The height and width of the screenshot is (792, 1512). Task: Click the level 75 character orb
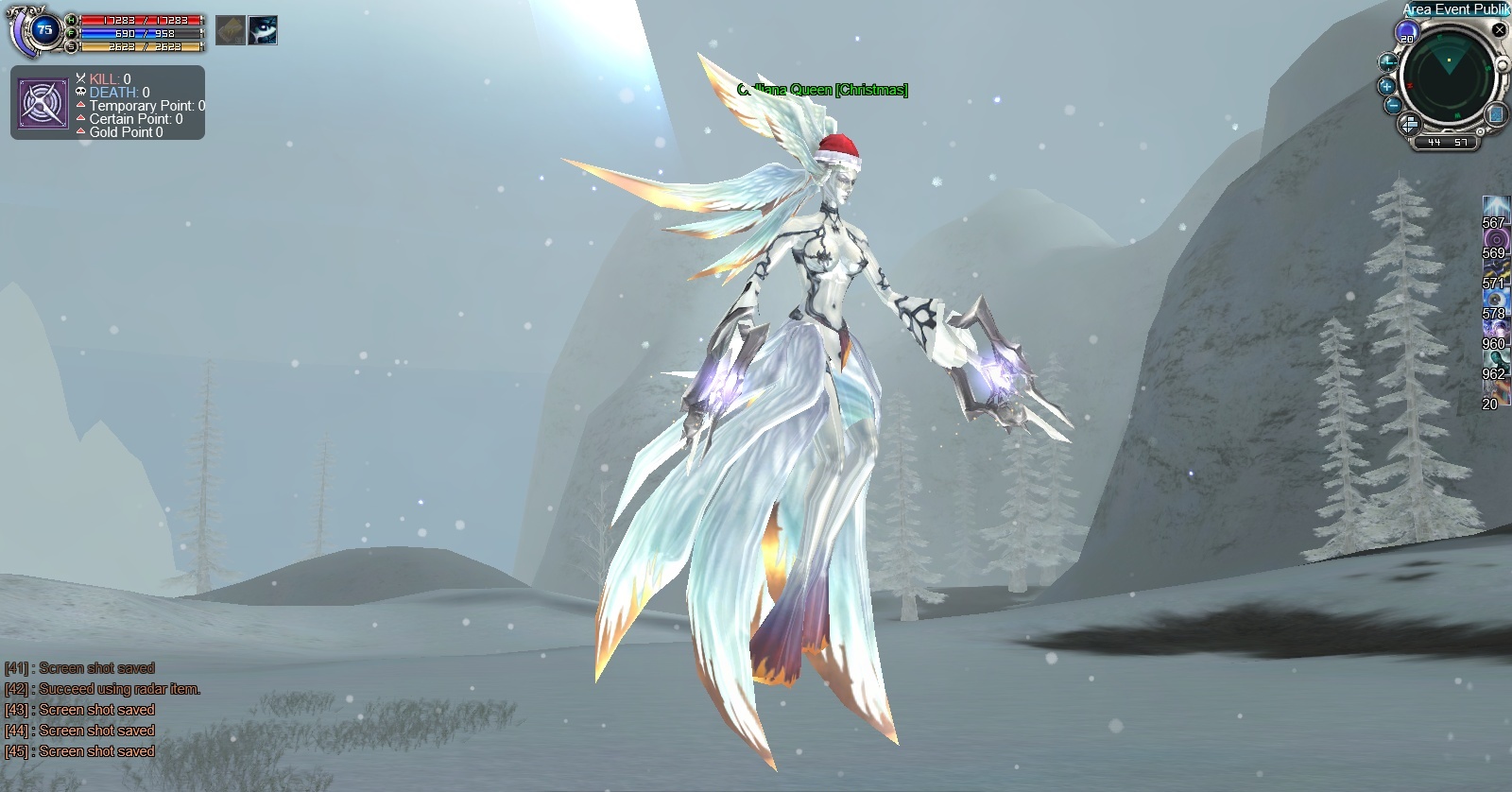pyautogui.click(x=43, y=30)
